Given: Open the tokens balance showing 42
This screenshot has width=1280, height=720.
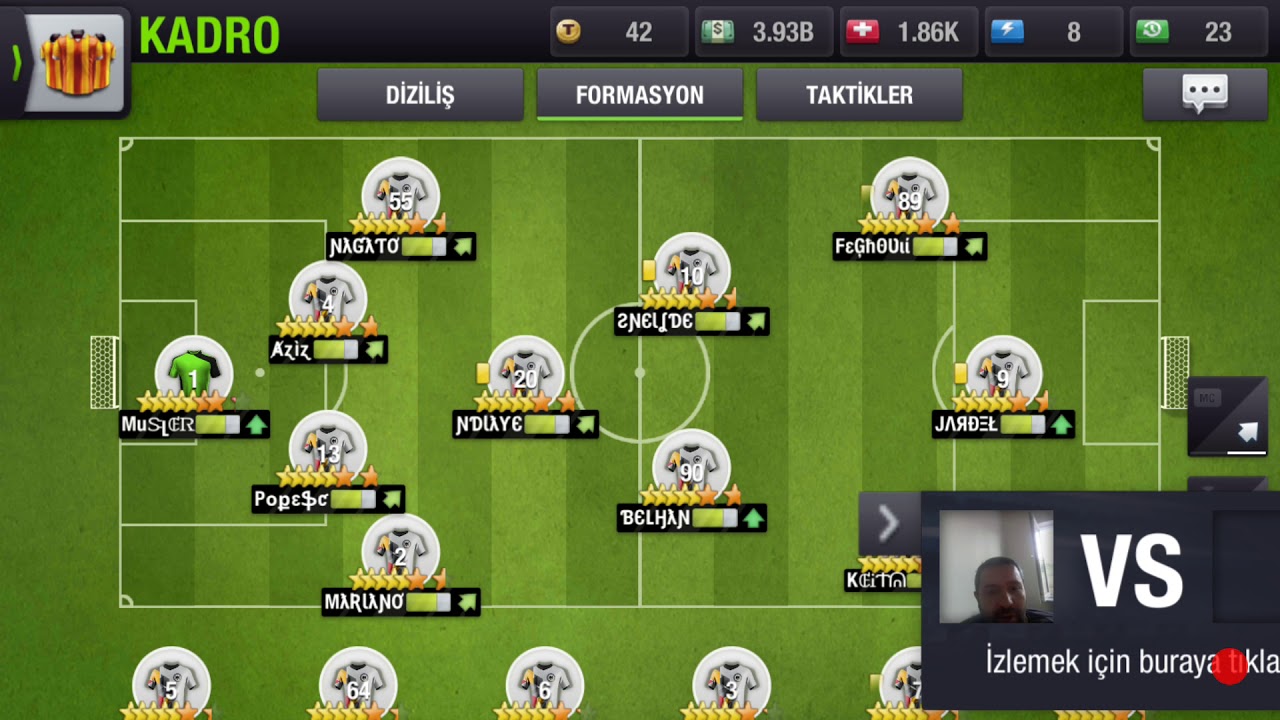Looking at the screenshot, I should click(619, 32).
